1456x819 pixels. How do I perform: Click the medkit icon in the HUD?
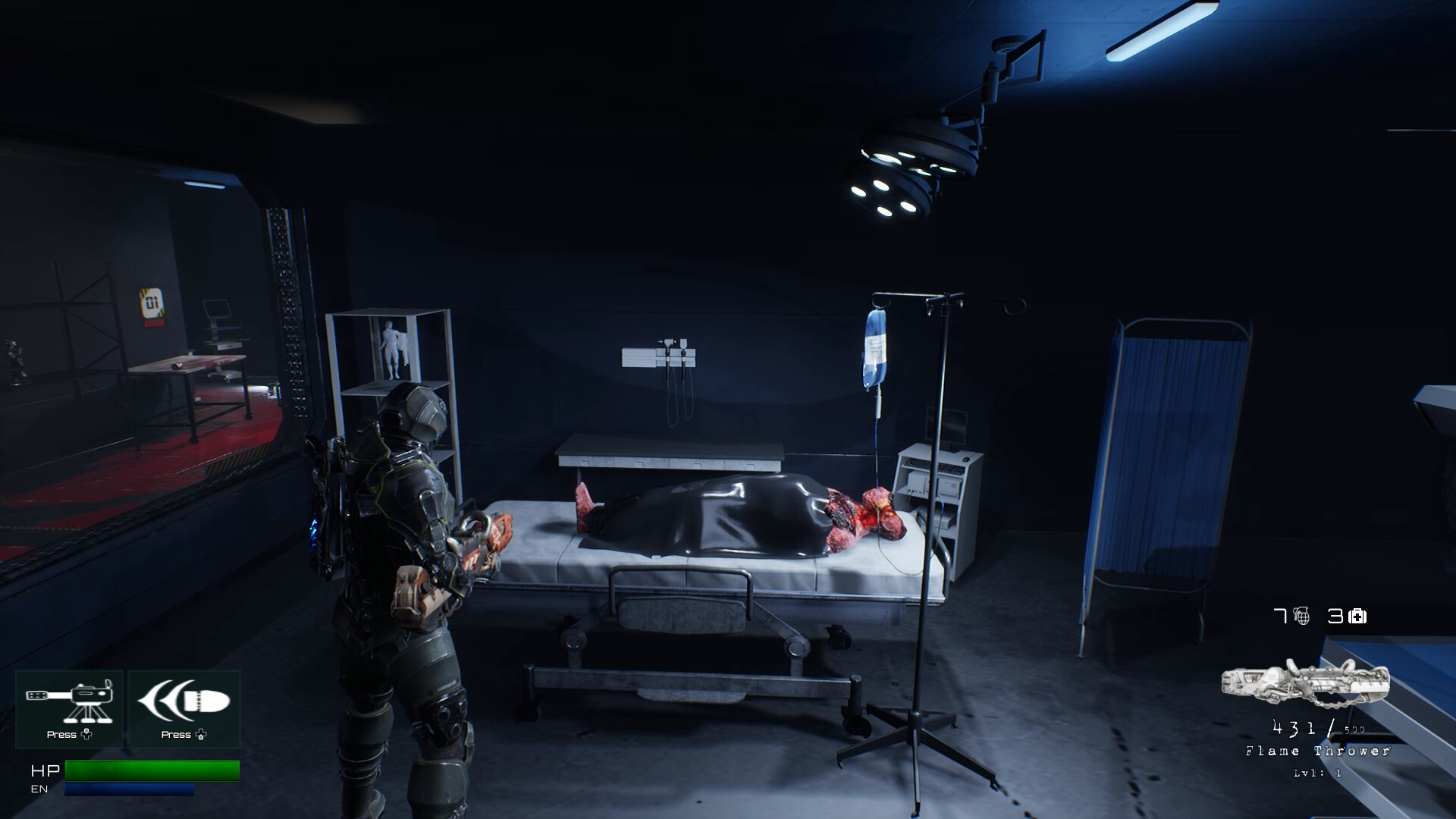tap(1358, 618)
